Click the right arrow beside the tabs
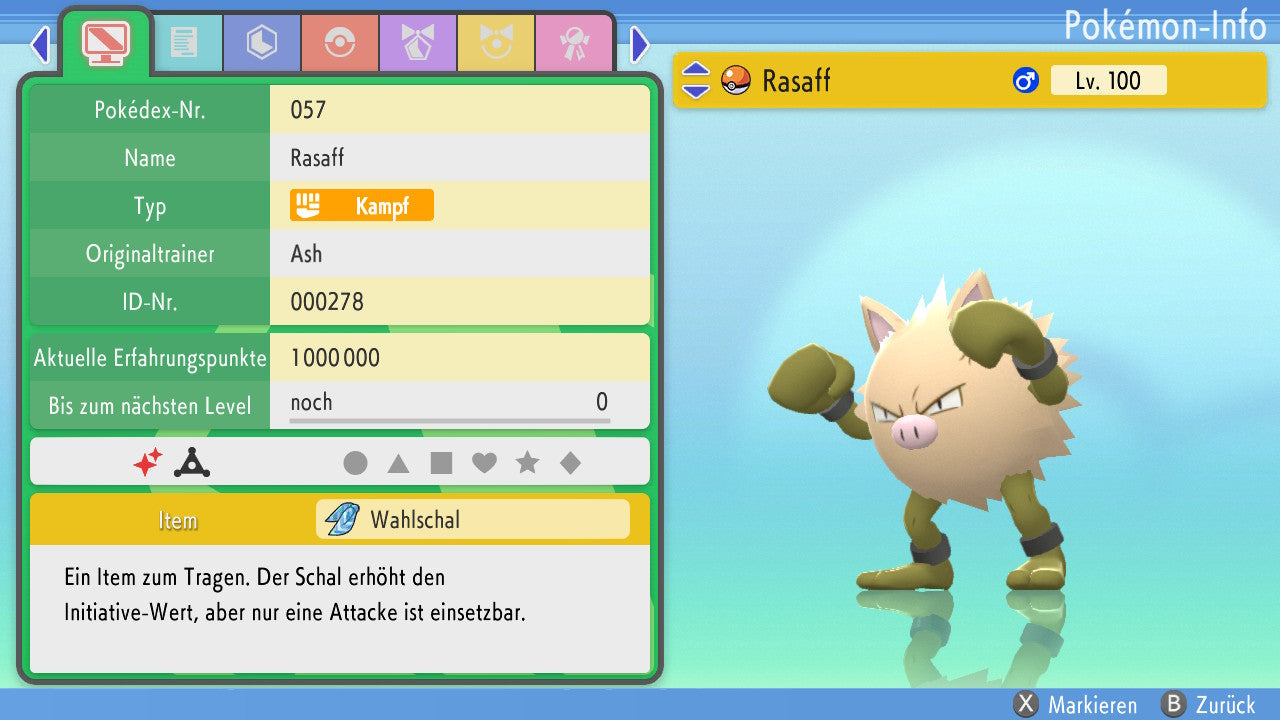 click(640, 44)
